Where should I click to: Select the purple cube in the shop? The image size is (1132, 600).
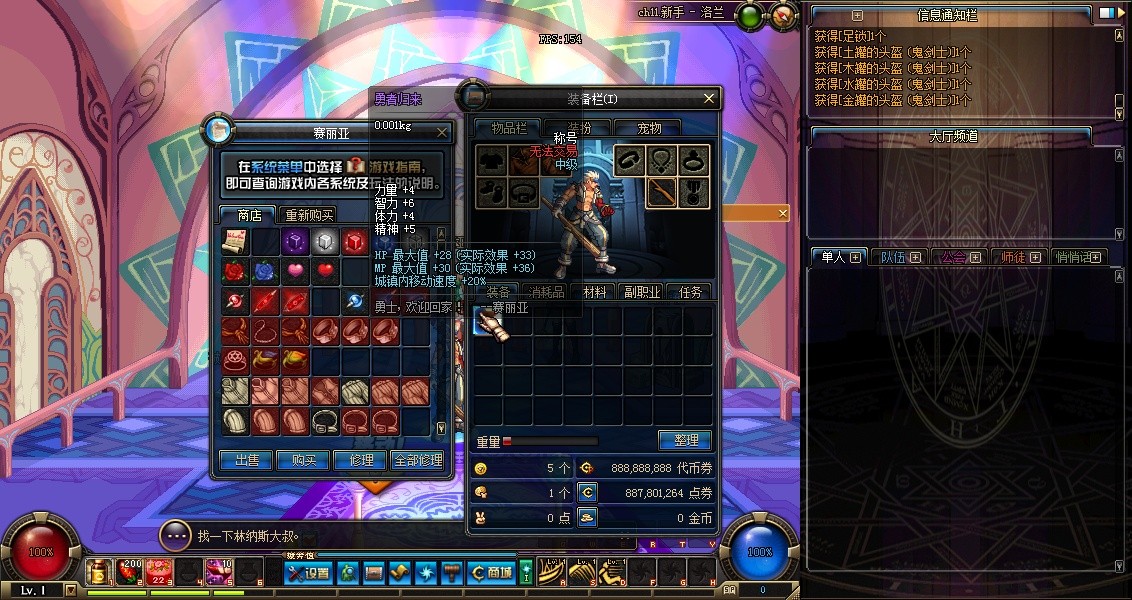coord(294,241)
